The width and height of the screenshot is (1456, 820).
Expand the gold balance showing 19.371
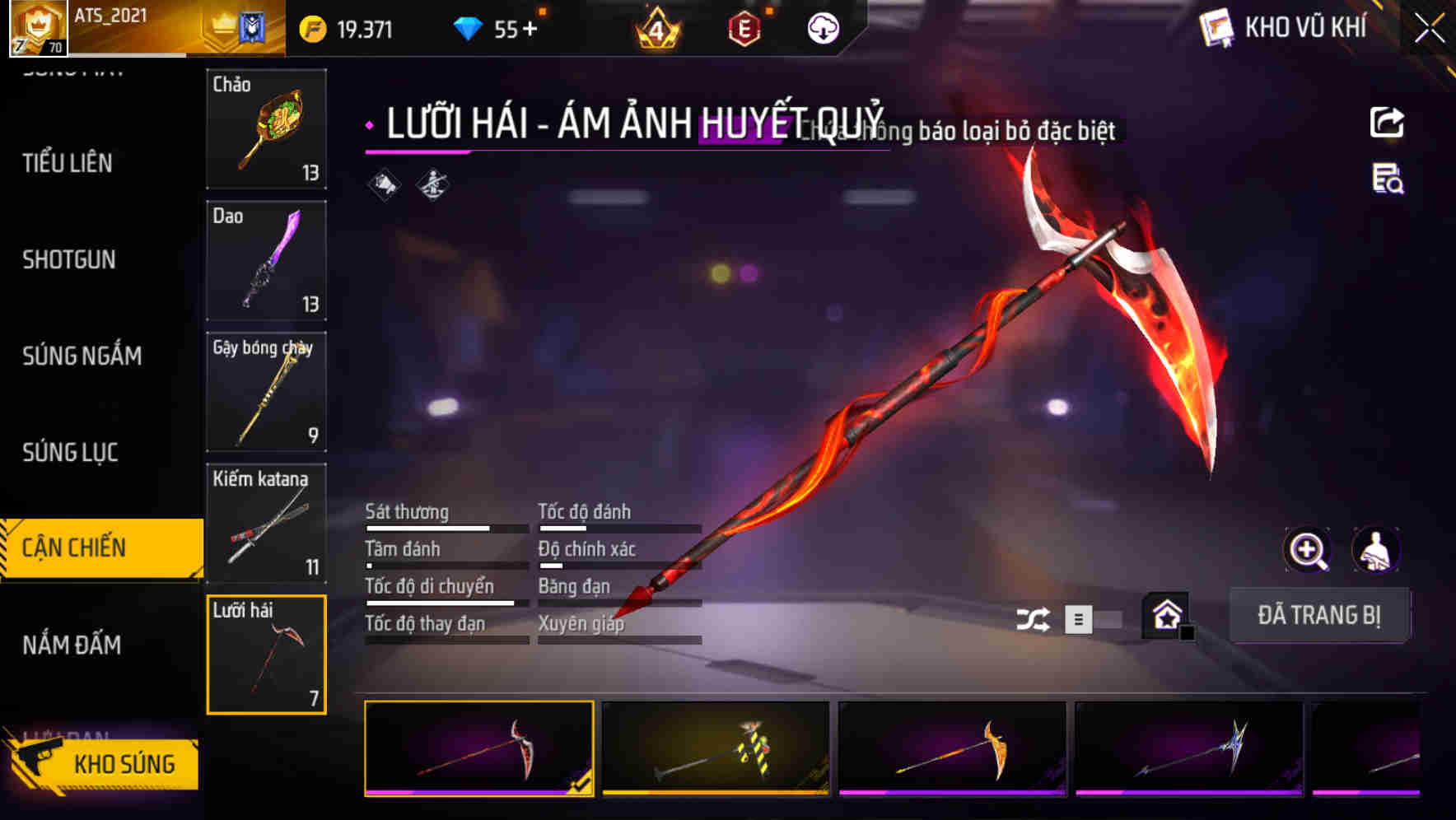(354, 28)
